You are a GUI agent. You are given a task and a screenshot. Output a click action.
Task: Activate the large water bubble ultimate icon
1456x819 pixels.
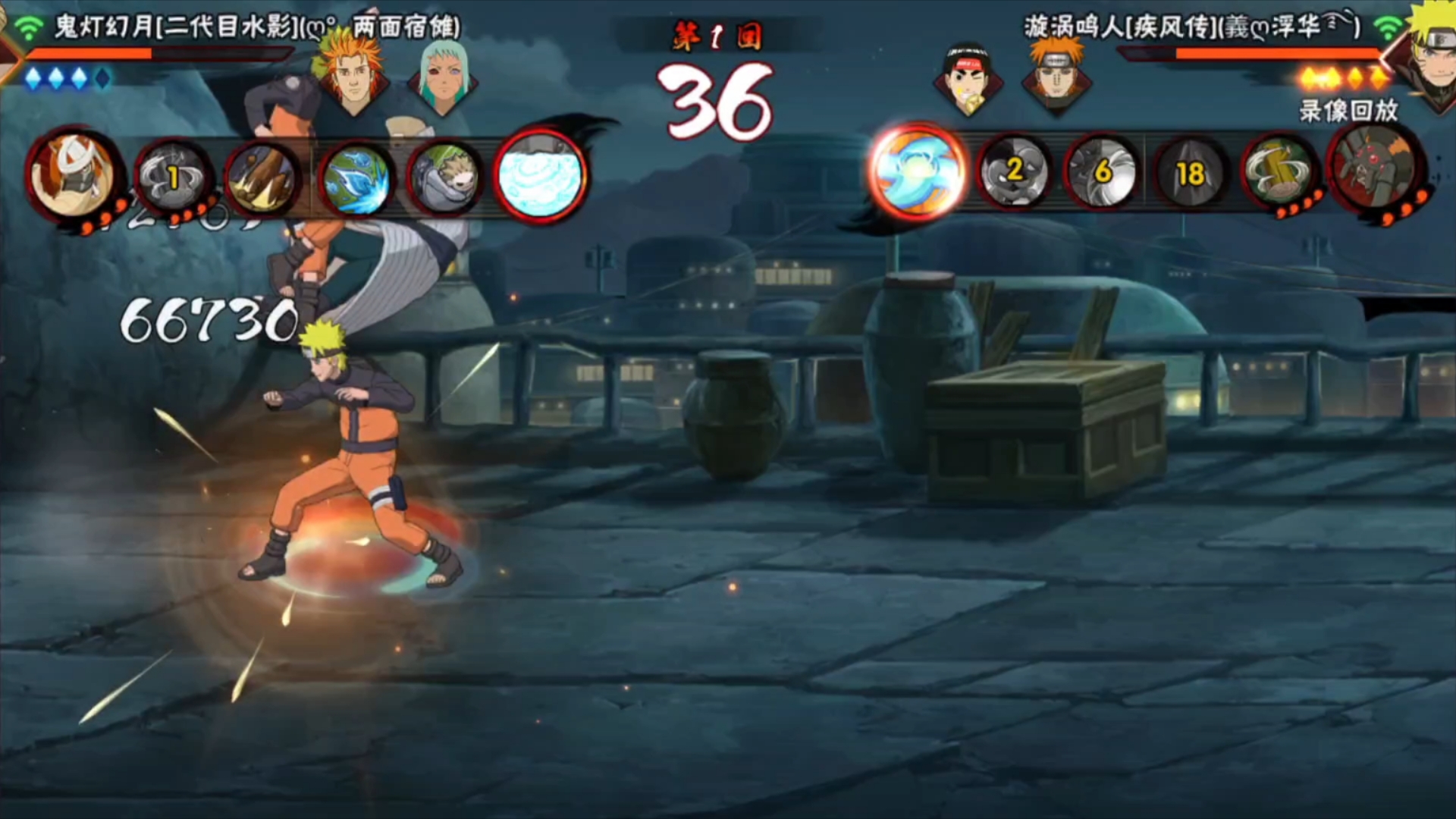(x=540, y=175)
